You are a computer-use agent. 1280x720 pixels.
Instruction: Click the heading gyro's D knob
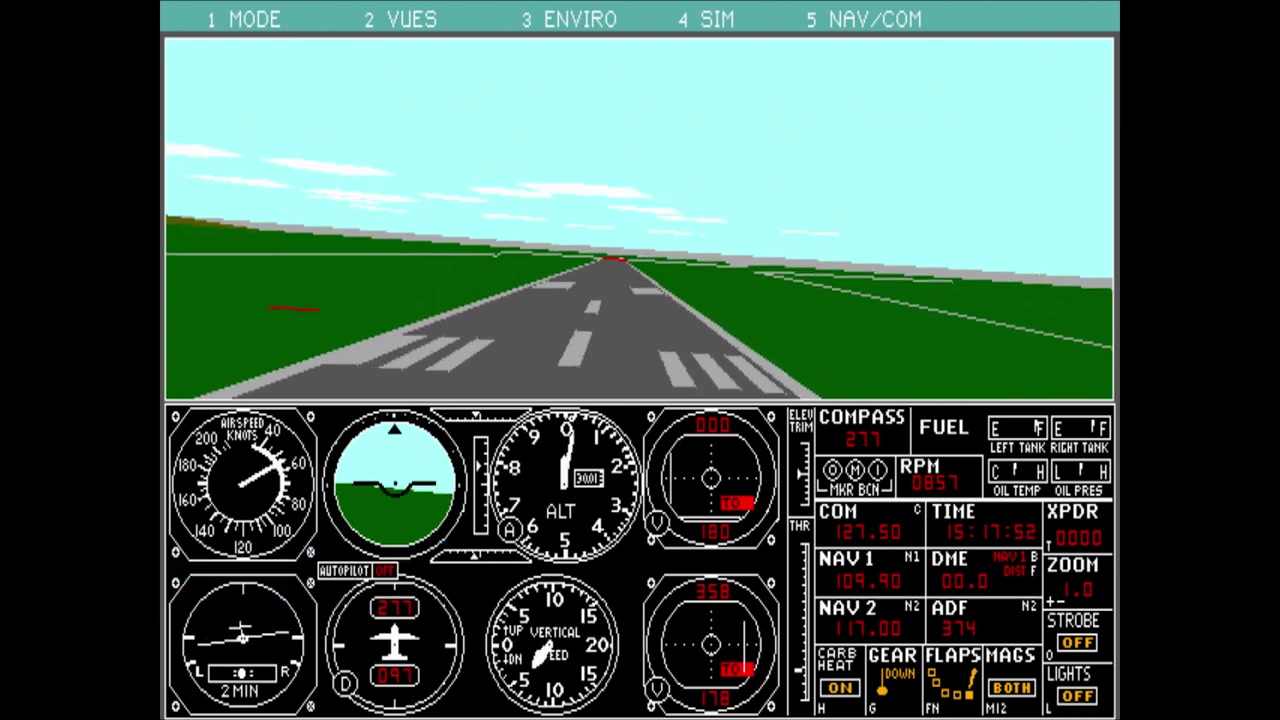[346, 684]
